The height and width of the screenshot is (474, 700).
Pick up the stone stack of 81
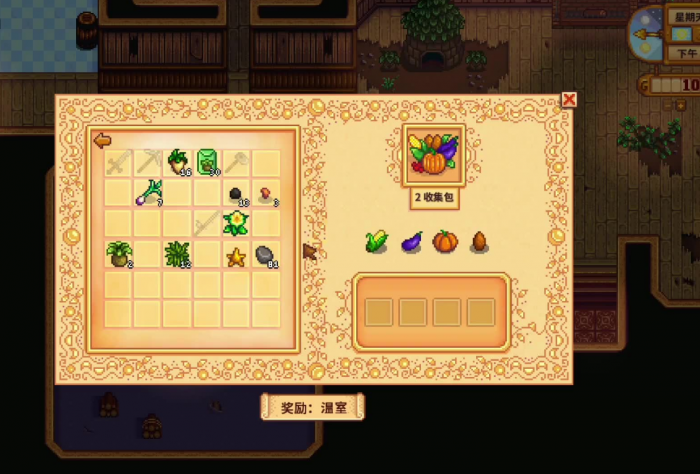click(x=266, y=255)
